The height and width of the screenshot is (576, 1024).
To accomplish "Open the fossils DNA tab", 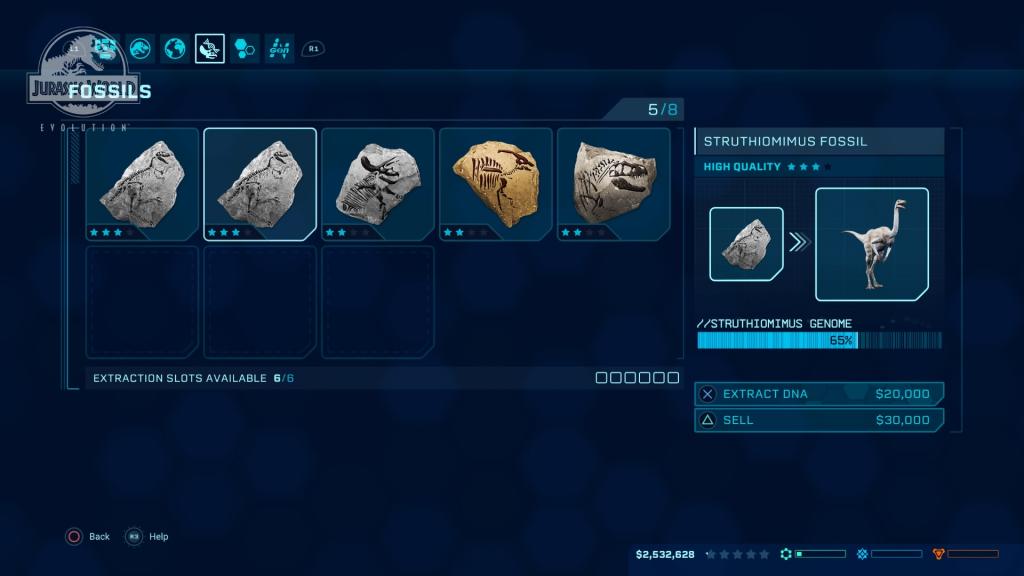I will point(210,48).
